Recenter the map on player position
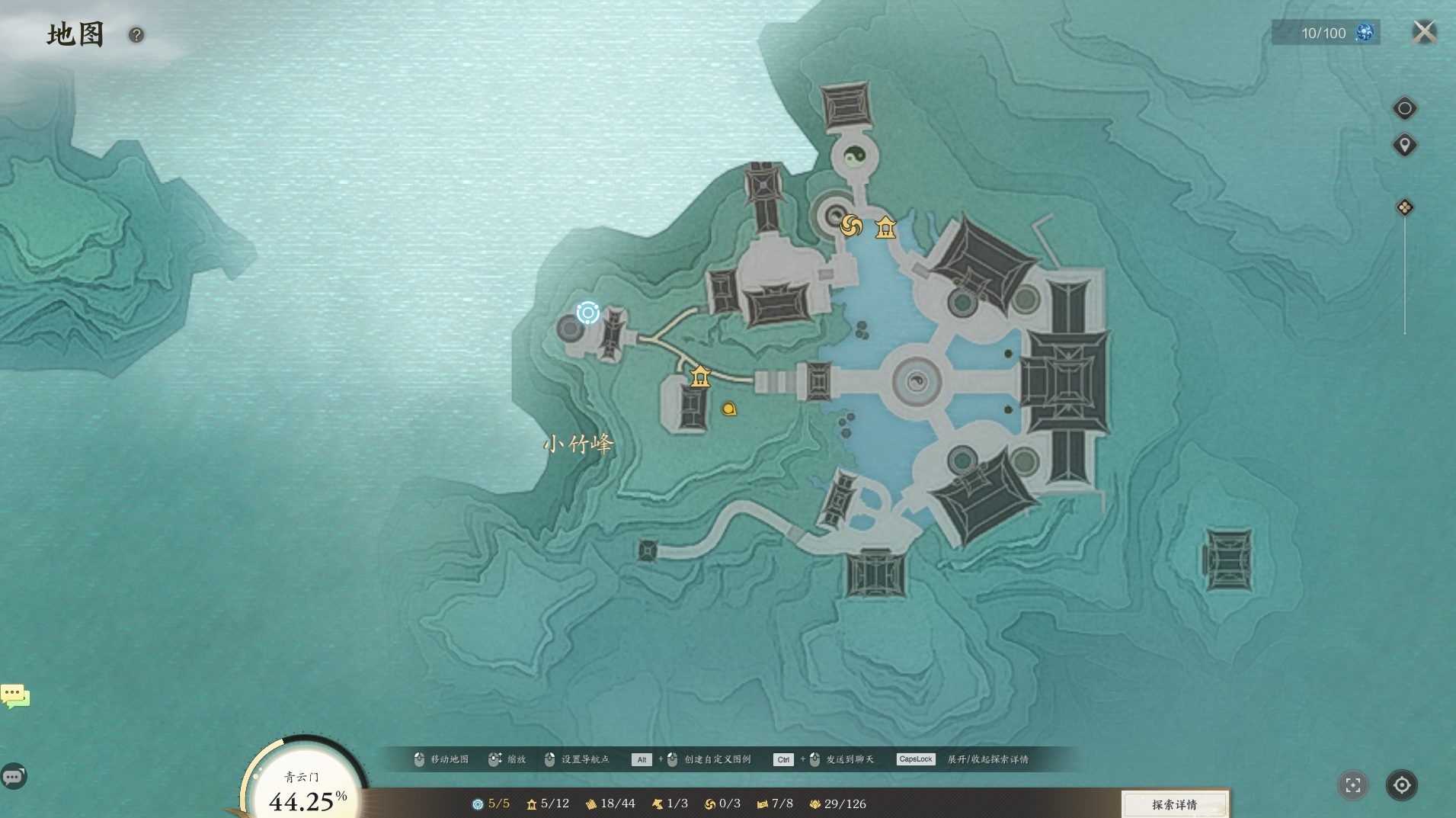The height and width of the screenshot is (818, 1456). [1401, 785]
